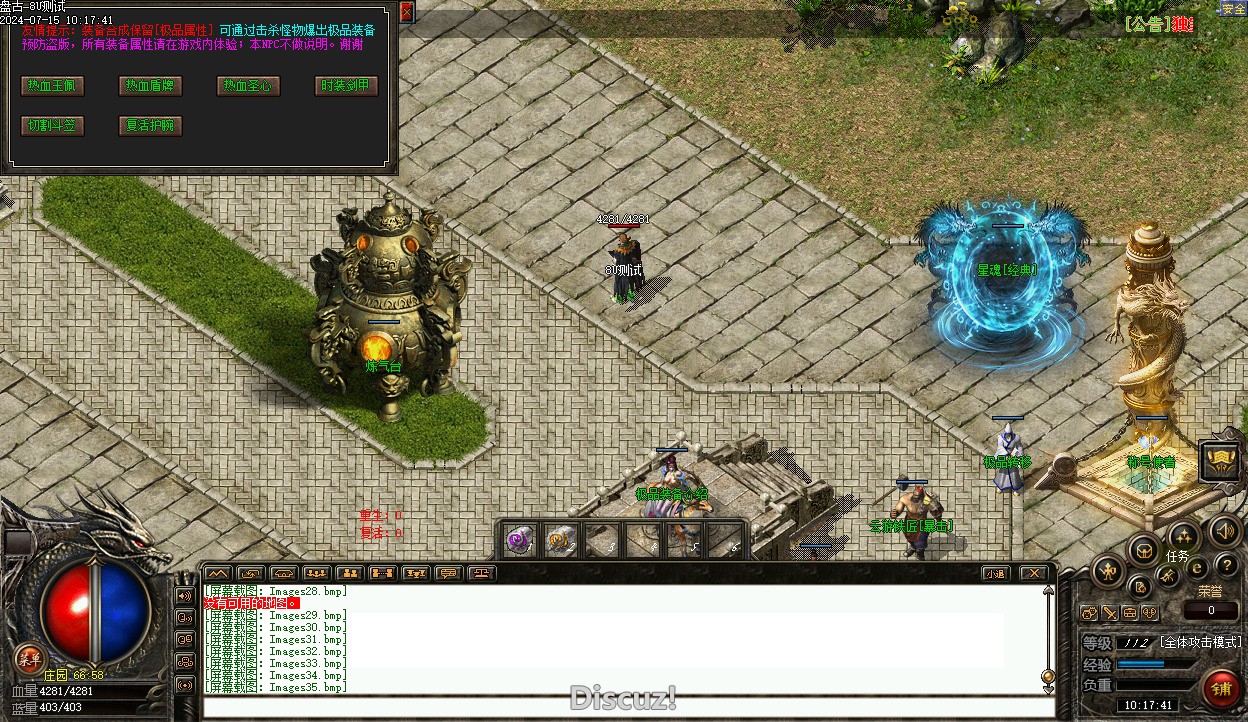Select the 时装剑甲 button
This screenshot has height=722, width=1248.
pos(346,86)
